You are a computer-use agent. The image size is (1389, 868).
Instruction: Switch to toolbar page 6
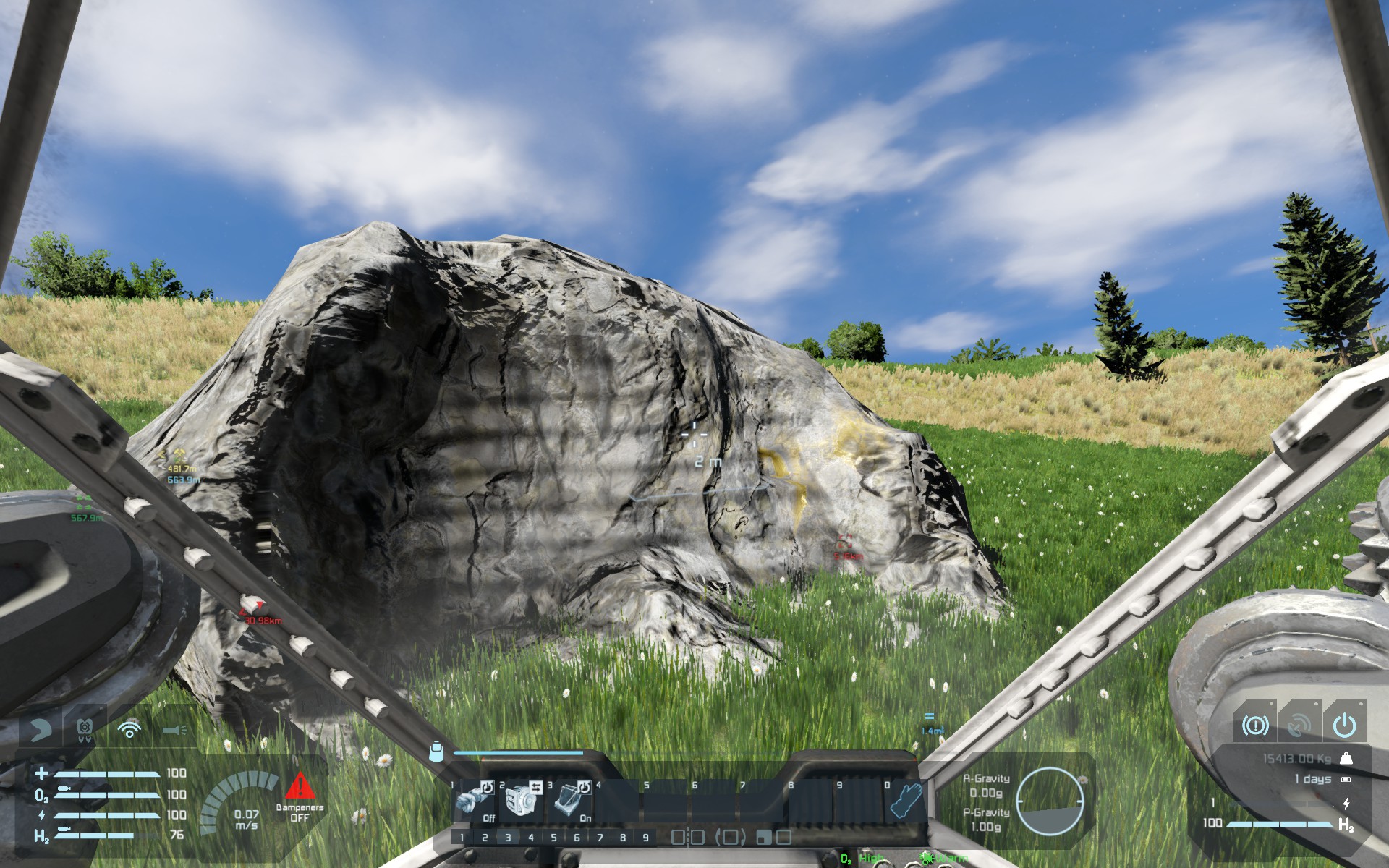point(577,838)
